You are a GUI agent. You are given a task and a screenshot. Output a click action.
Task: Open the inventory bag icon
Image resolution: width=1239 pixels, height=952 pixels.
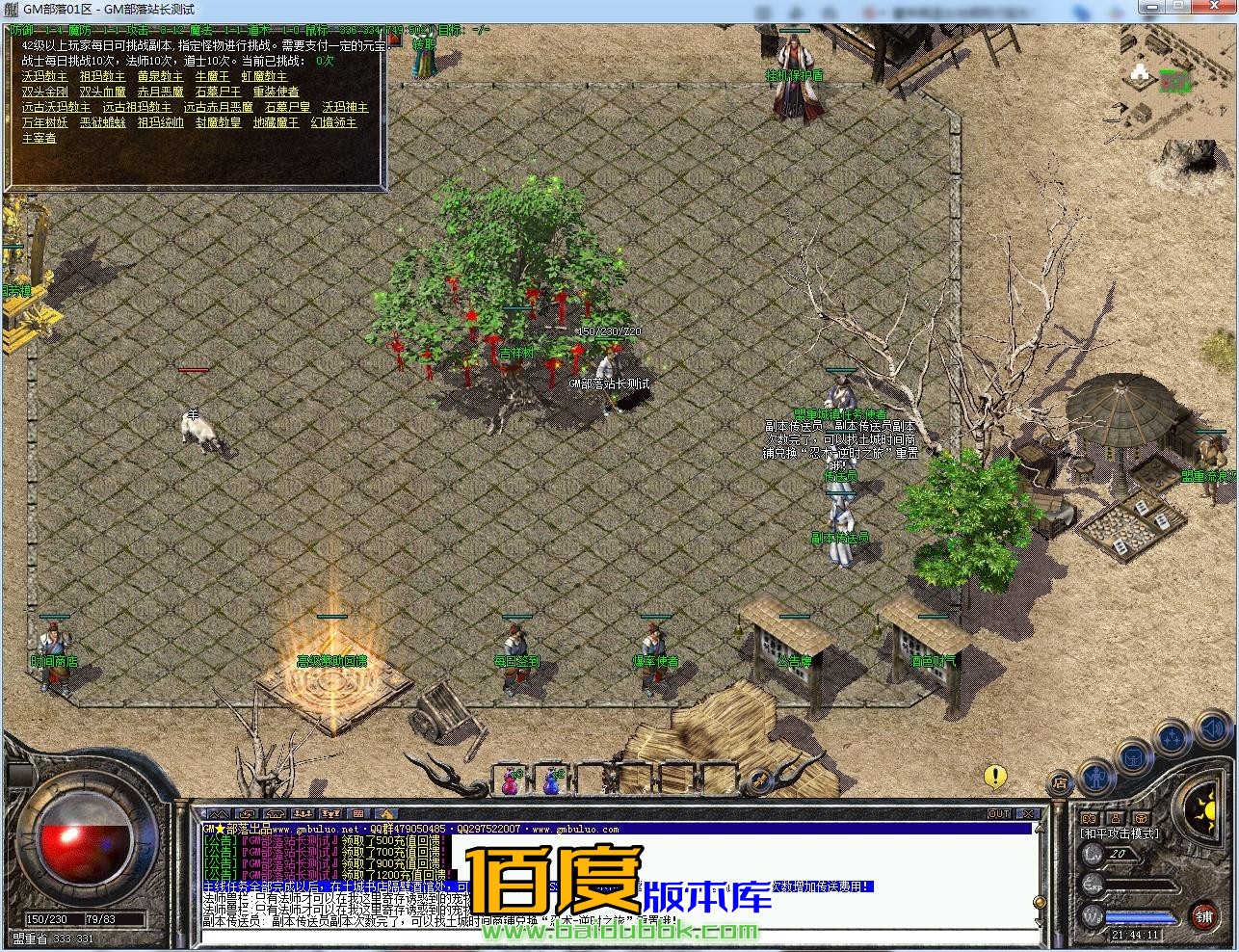1135,757
